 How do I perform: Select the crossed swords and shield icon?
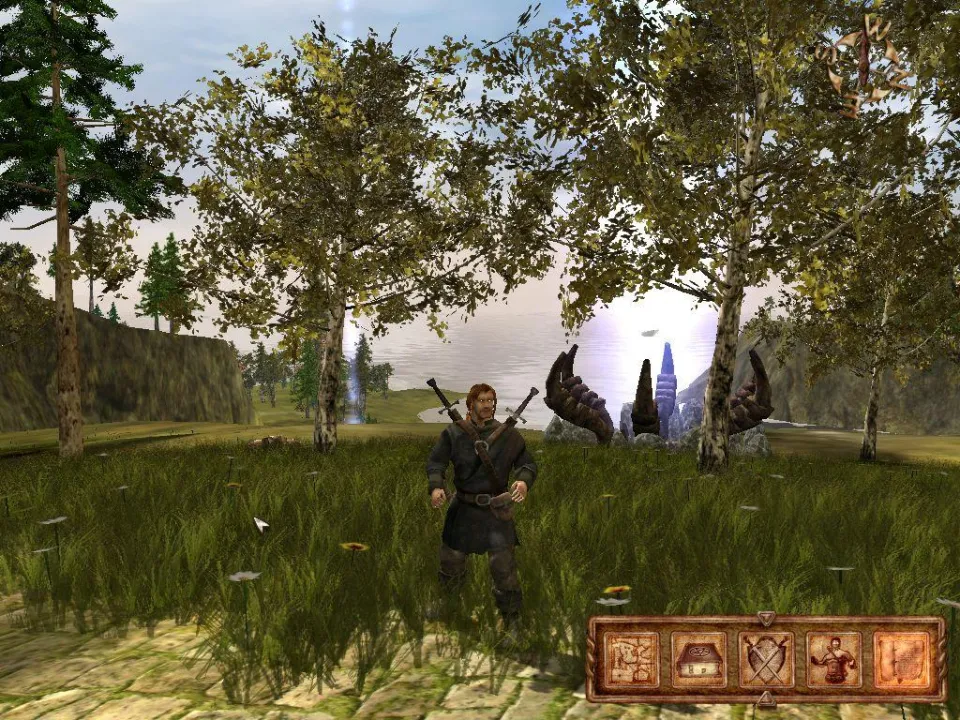[766, 659]
